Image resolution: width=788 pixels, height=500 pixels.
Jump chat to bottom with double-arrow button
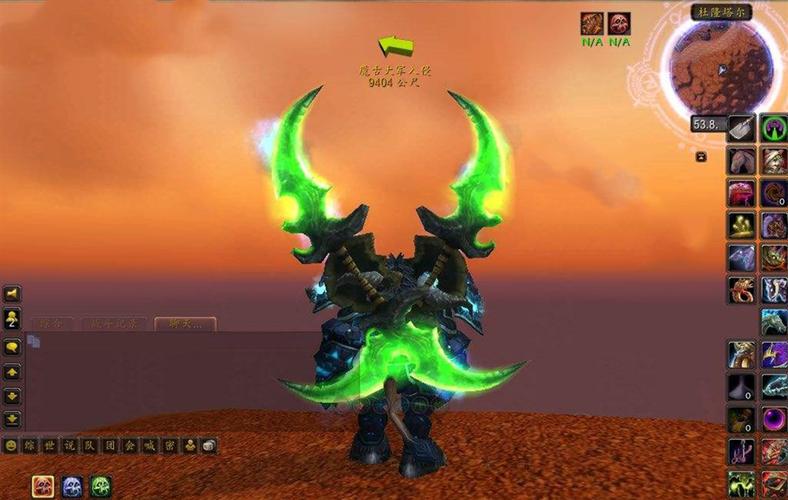pos(13,420)
